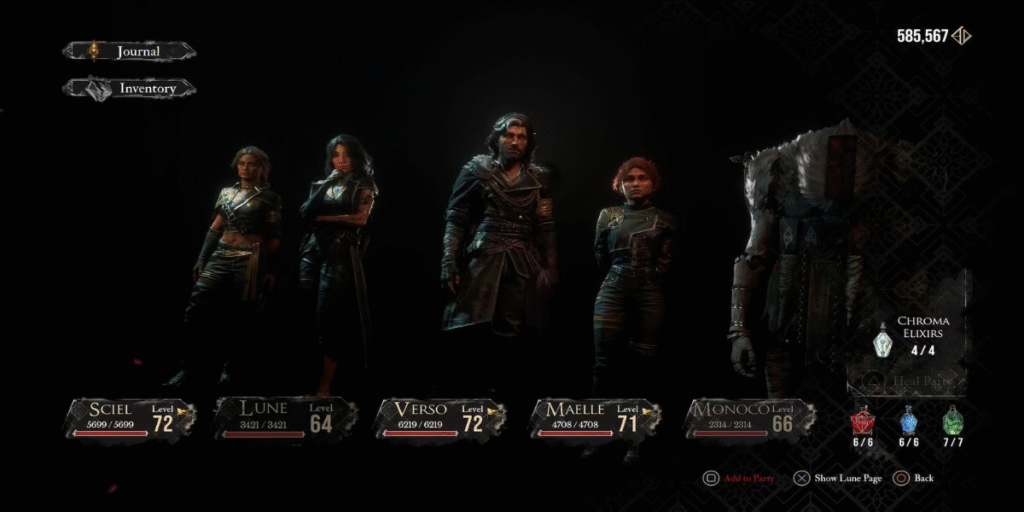1024x512 pixels.
Task: Open the Inventory menu
Action: click(129, 89)
